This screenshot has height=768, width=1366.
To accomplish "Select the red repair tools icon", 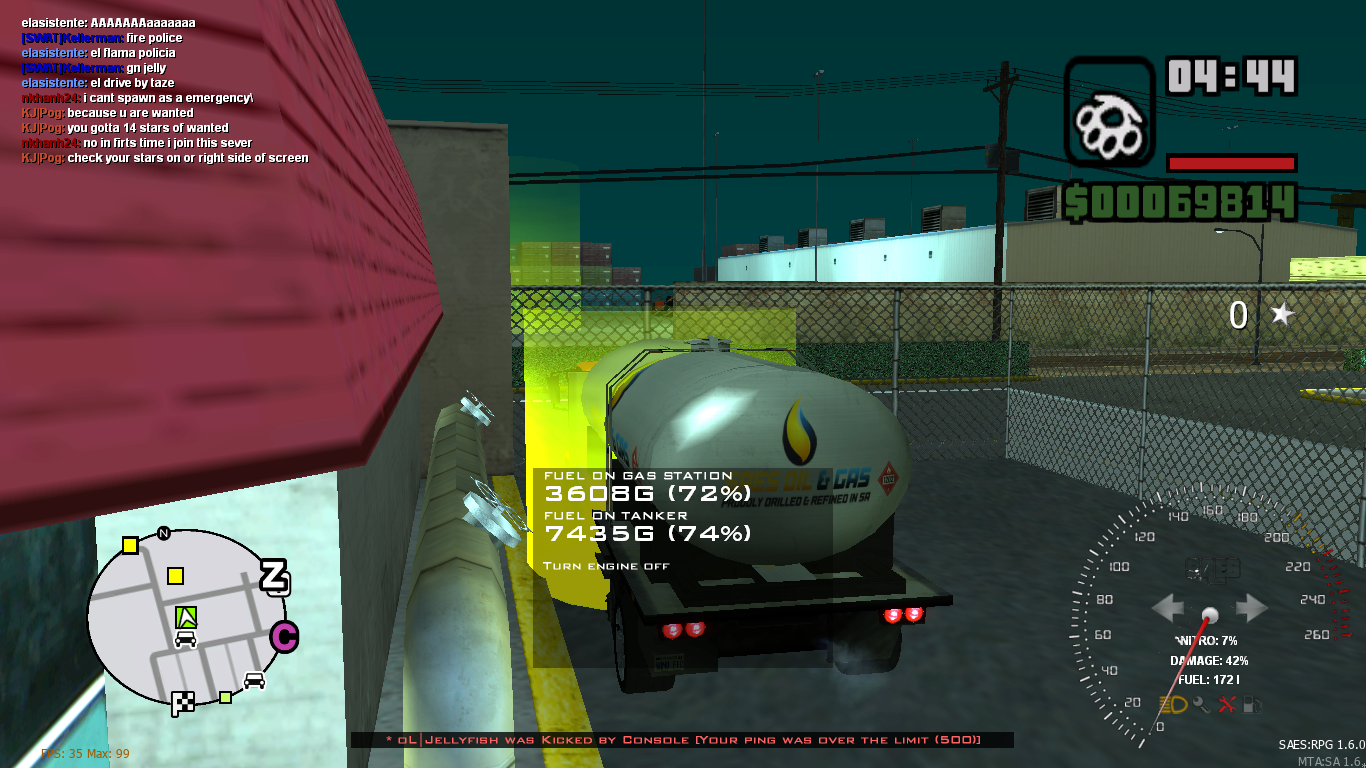I will (1227, 704).
